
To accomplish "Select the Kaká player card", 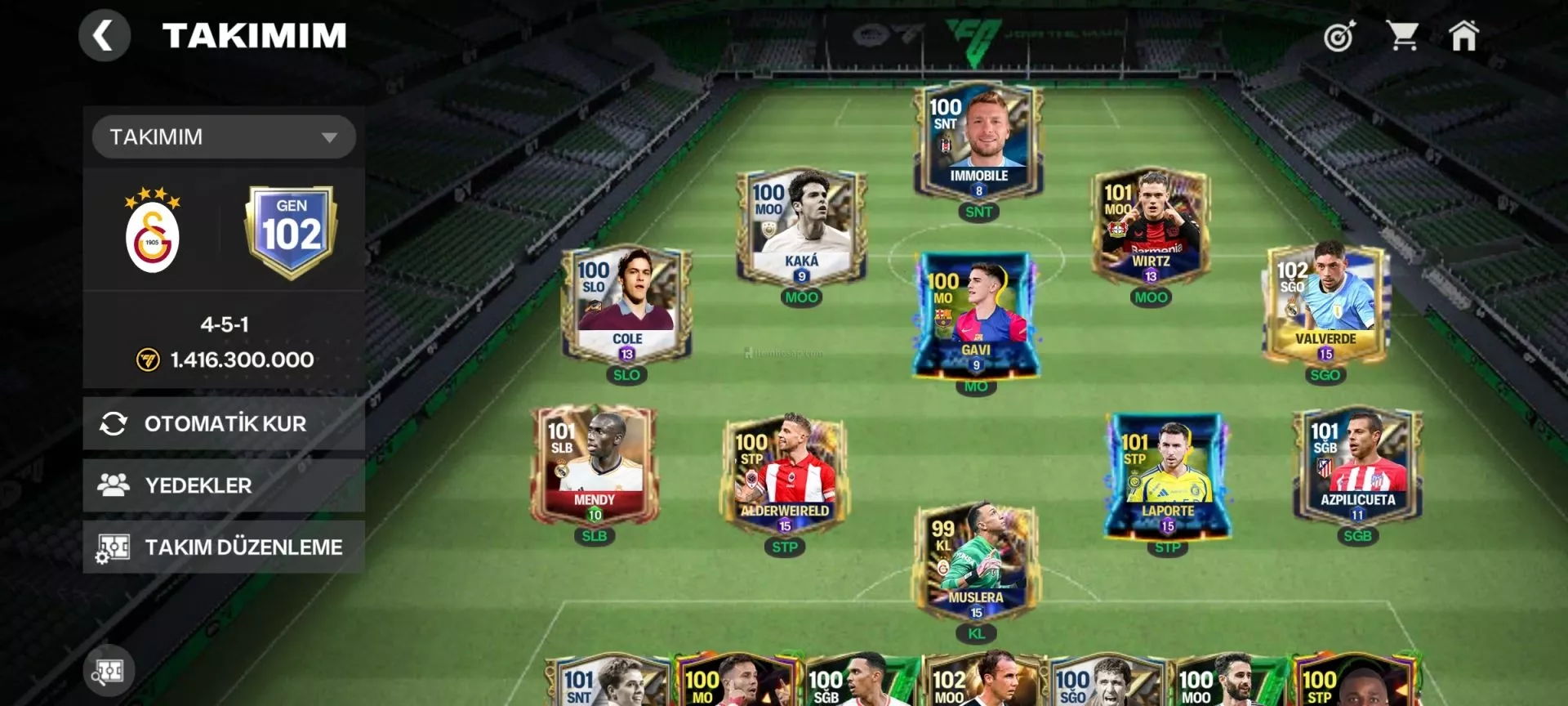I will (801, 227).
